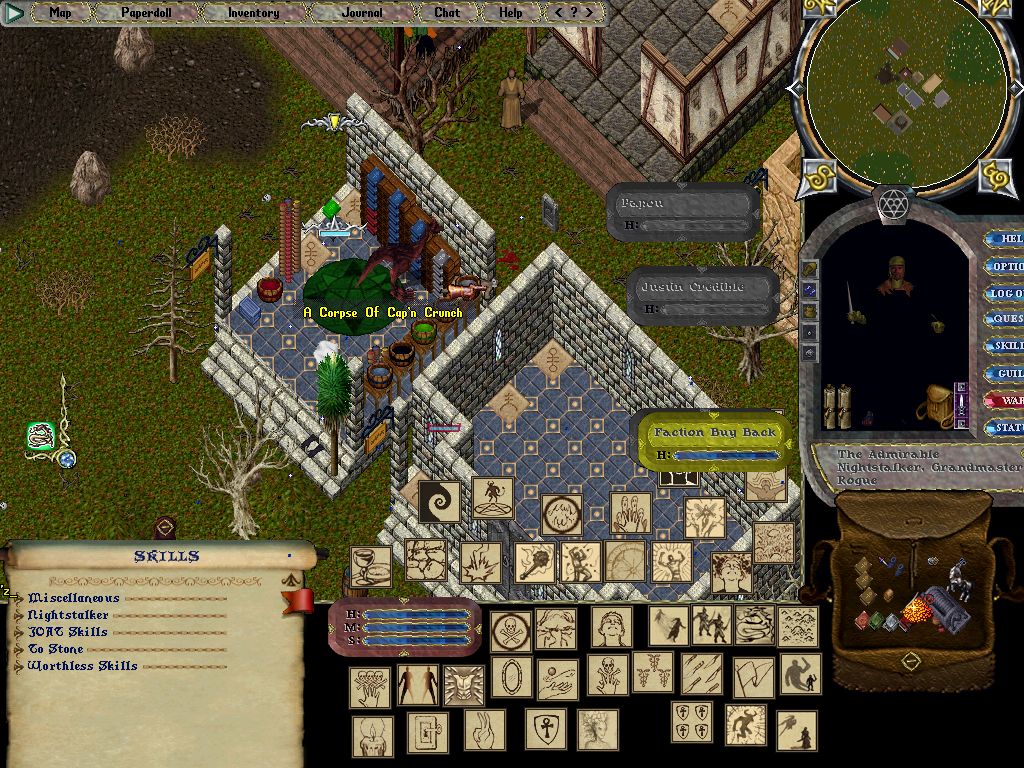Toggle the red War mode button
1024x768 pixels.
1005,400
